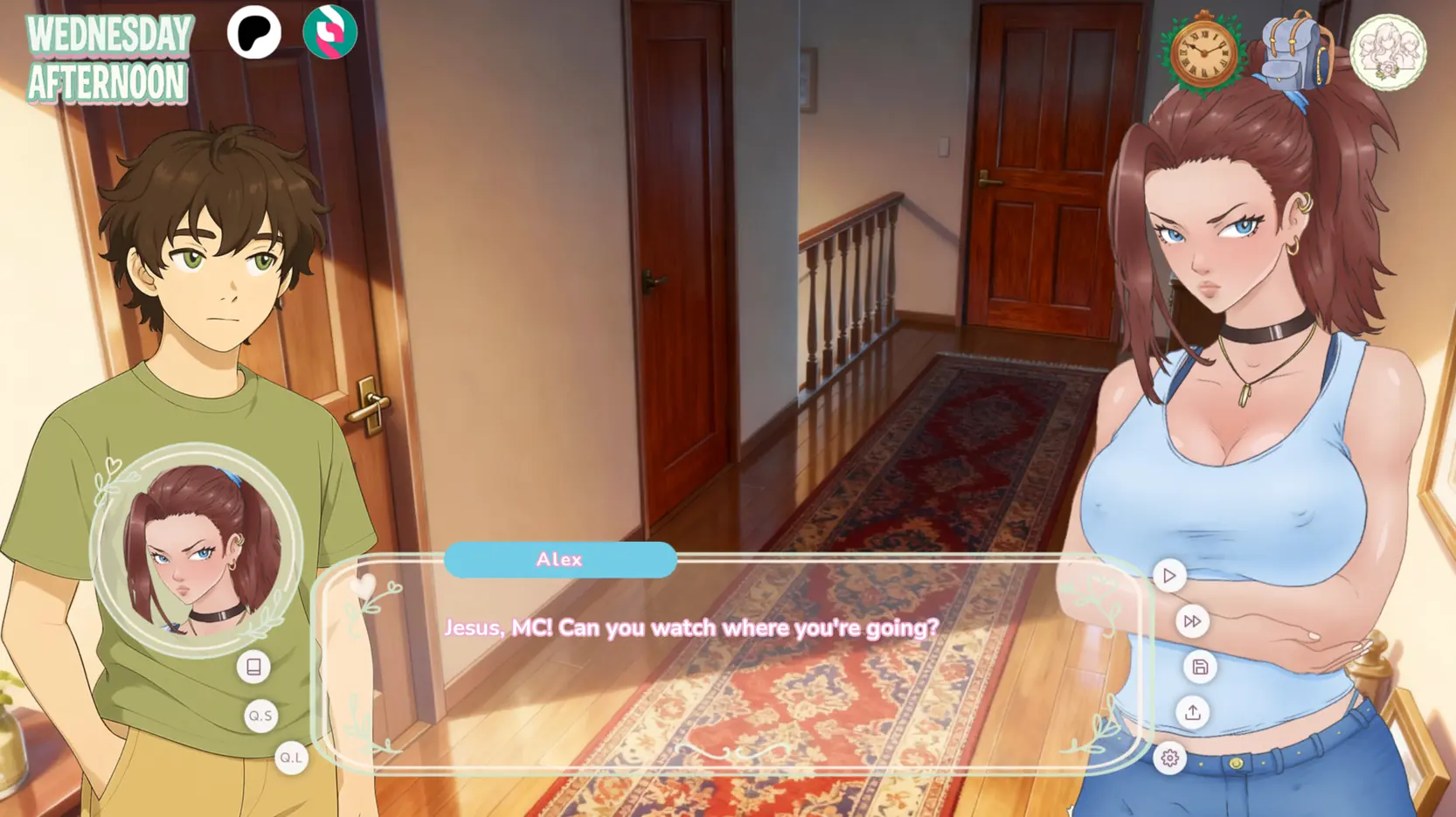This screenshot has height=817, width=1456.
Task: Click Alex's circular portrait beside the dialogue
Action: click(x=197, y=549)
